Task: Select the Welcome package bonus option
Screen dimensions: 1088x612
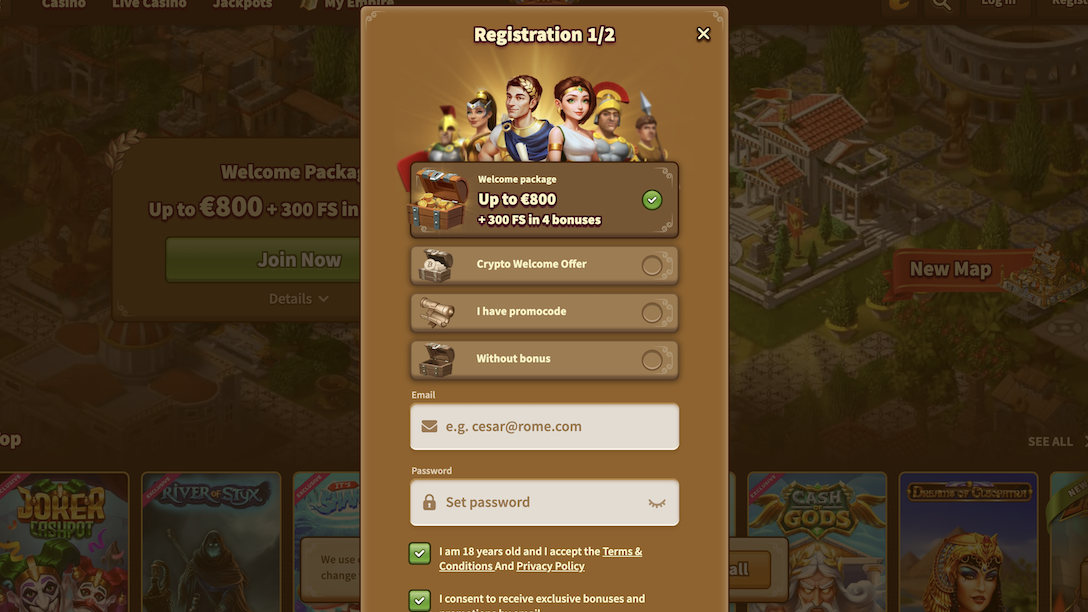Action: click(651, 200)
